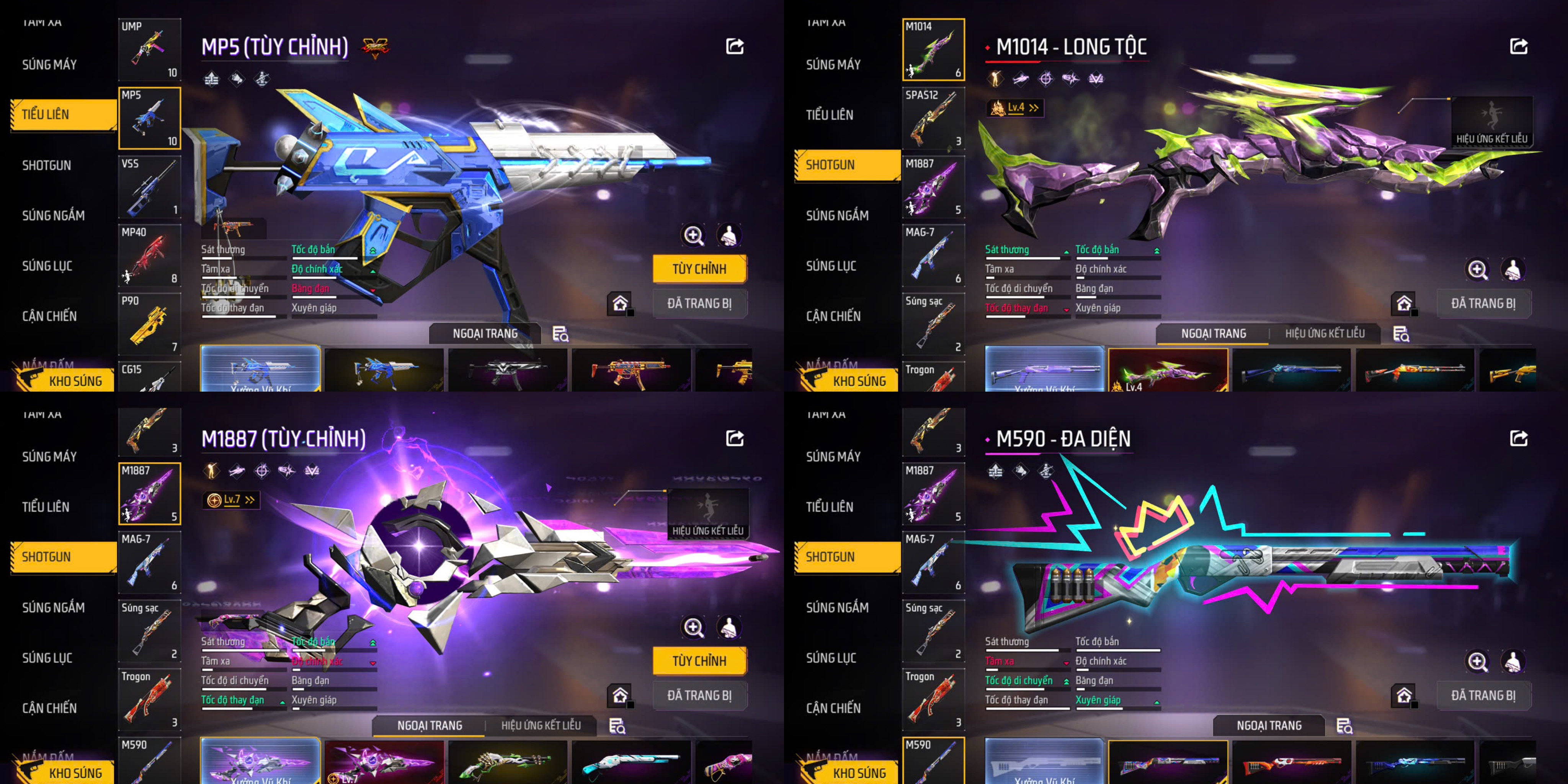The height and width of the screenshot is (784, 1568).
Task: Pick the VSS weapon slot
Action: (x=149, y=187)
